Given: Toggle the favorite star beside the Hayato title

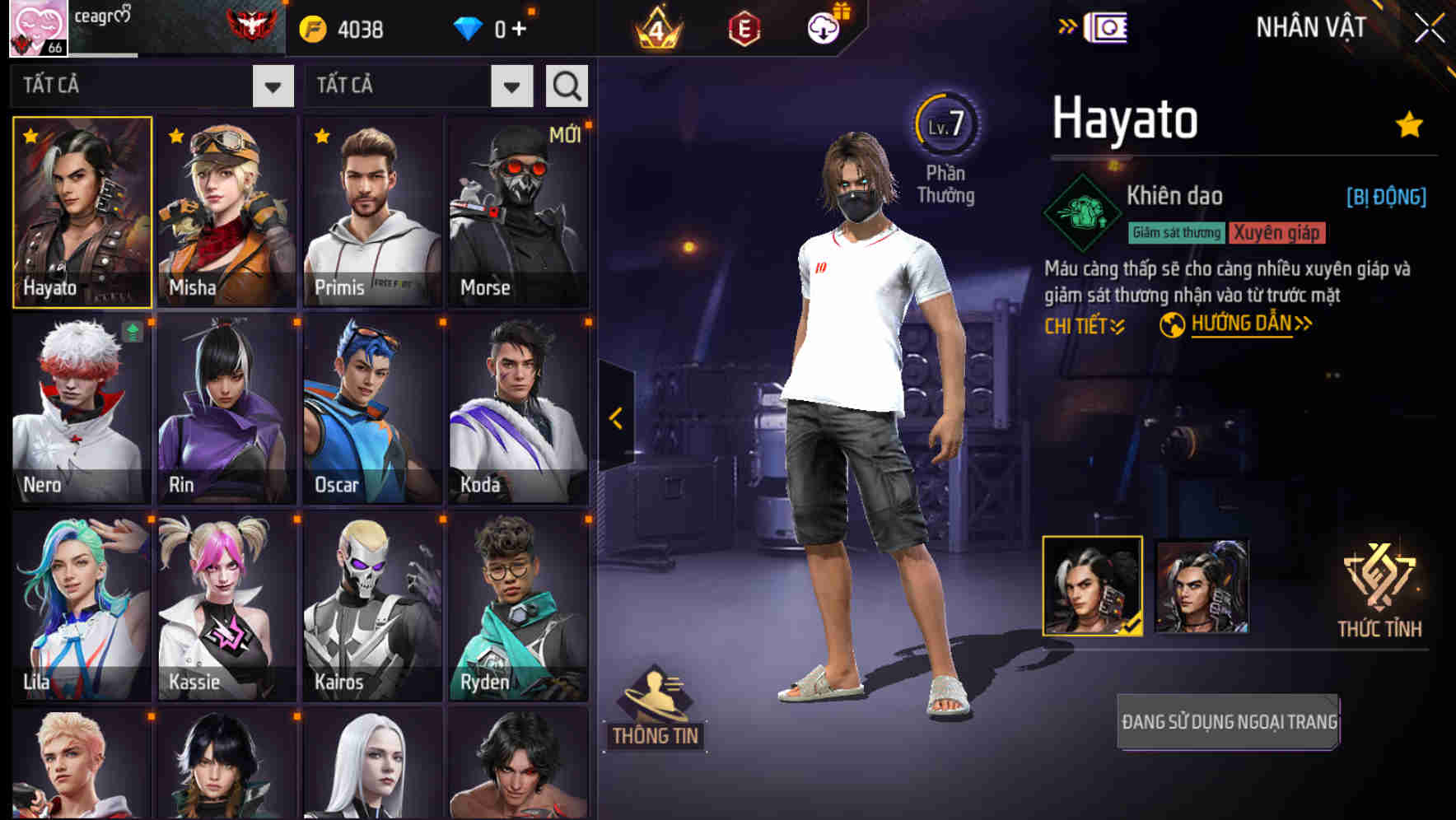Looking at the screenshot, I should (x=1409, y=123).
